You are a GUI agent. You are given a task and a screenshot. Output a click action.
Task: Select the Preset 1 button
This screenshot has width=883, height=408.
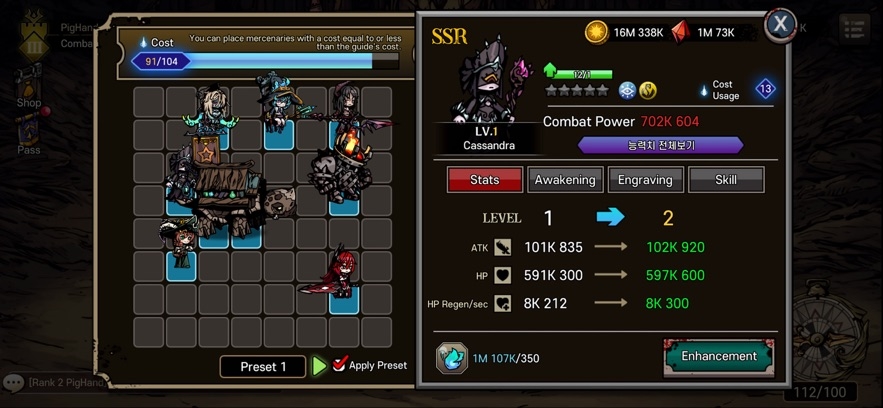tap(262, 366)
